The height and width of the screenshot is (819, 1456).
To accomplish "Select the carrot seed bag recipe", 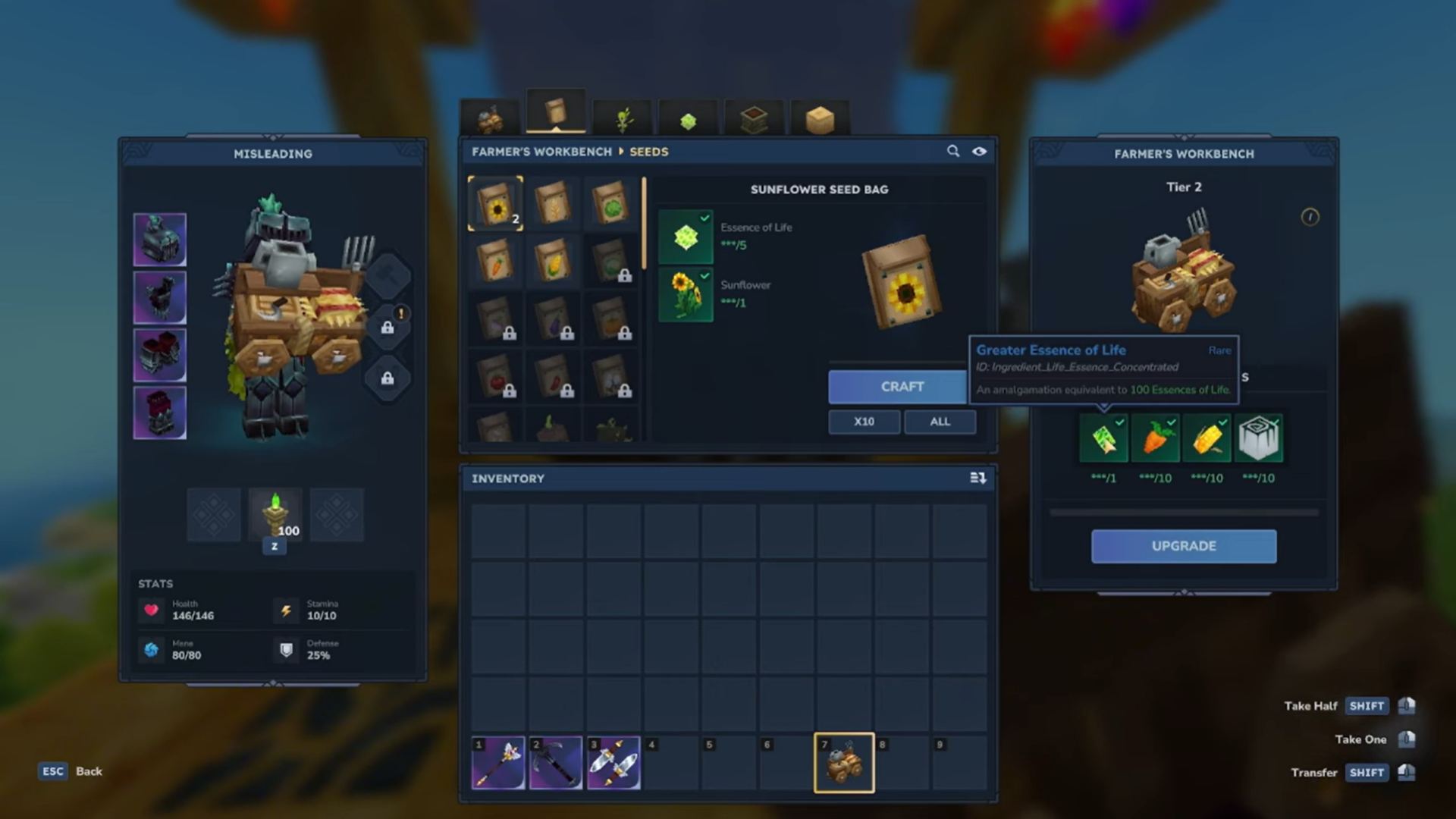I will click(496, 260).
